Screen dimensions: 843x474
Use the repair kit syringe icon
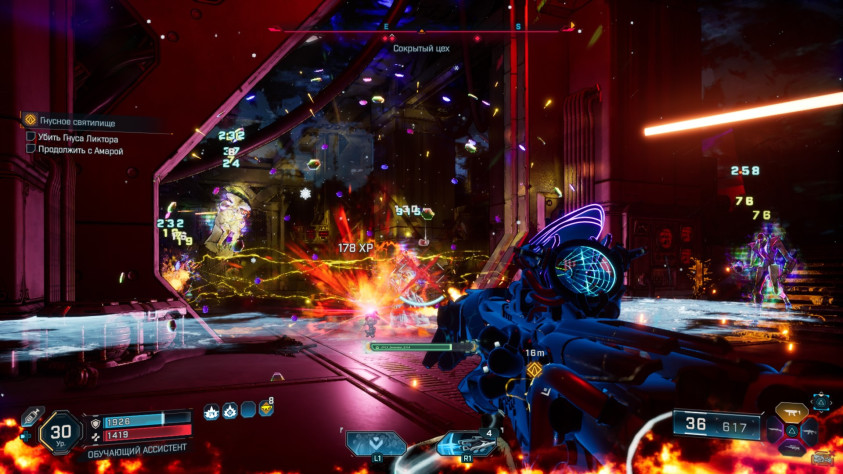click(31, 413)
